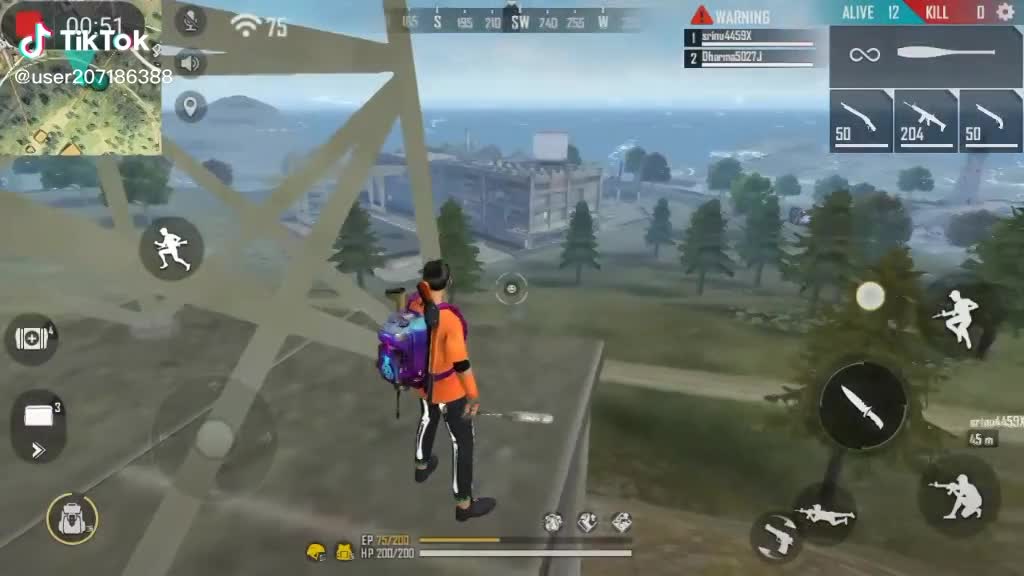Toggle the microphone icon
The image size is (1024, 576).
(x=190, y=19)
